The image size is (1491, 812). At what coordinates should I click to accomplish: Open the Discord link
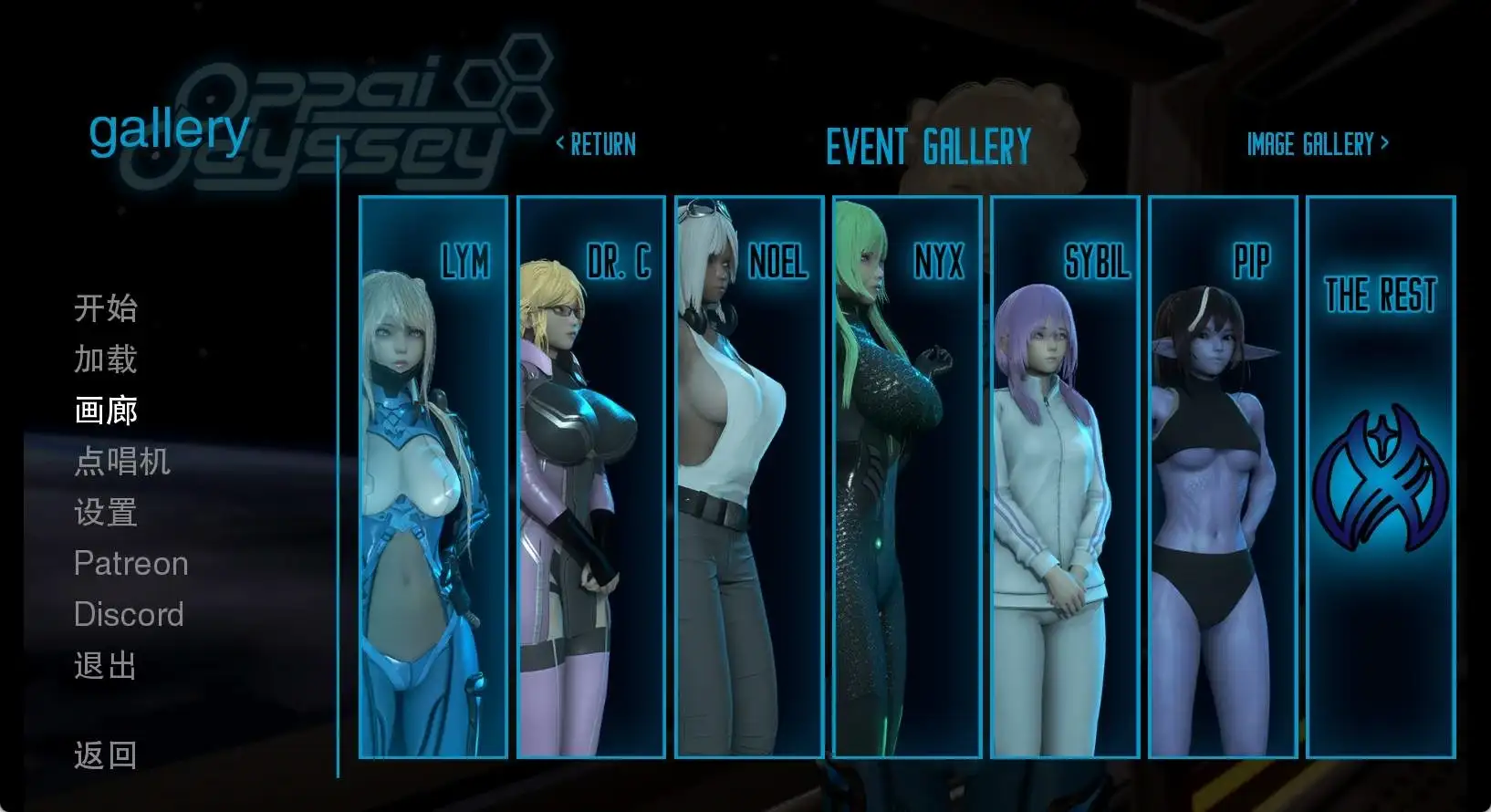tap(129, 615)
